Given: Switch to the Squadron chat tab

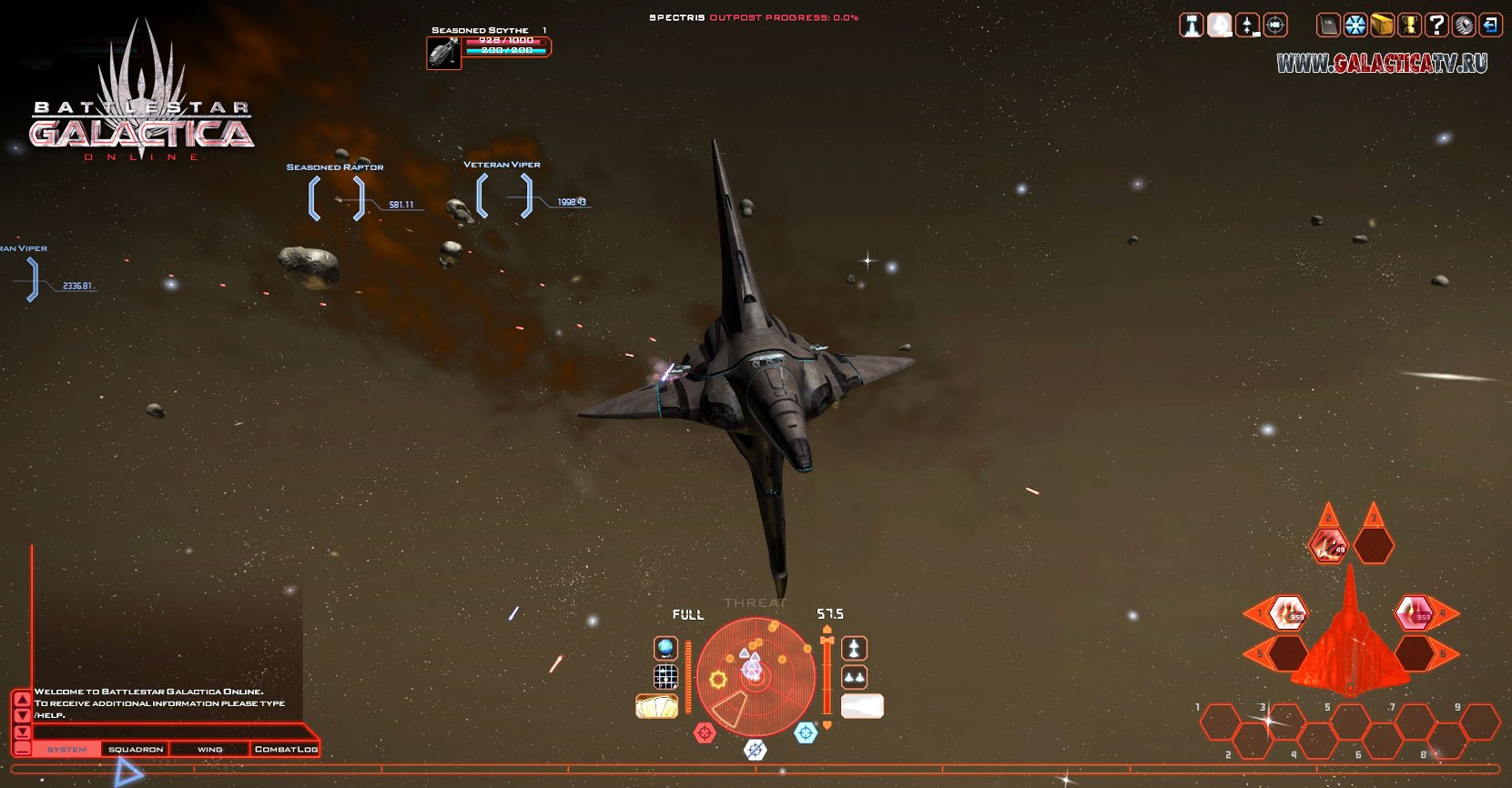Looking at the screenshot, I should pyautogui.click(x=136, y=750).
